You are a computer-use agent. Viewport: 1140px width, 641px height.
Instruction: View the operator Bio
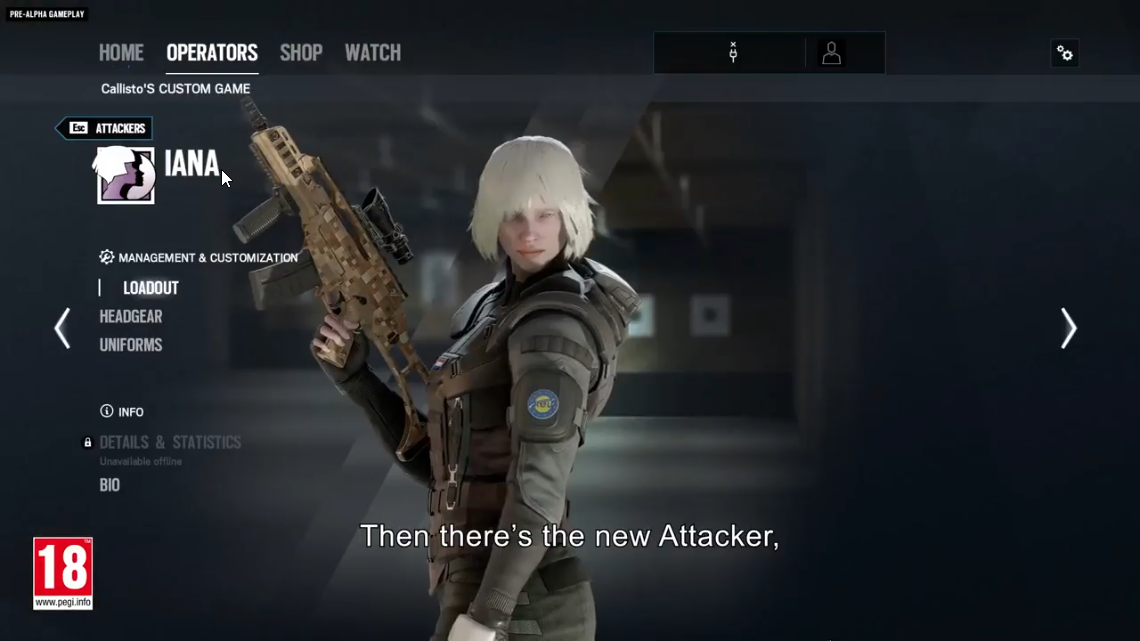pyautogui.click(x=110, y=485)
